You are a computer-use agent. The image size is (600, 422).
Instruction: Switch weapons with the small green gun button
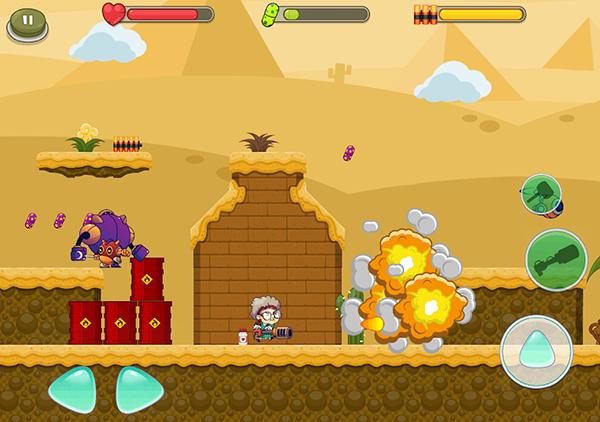[x=540, y=193]
